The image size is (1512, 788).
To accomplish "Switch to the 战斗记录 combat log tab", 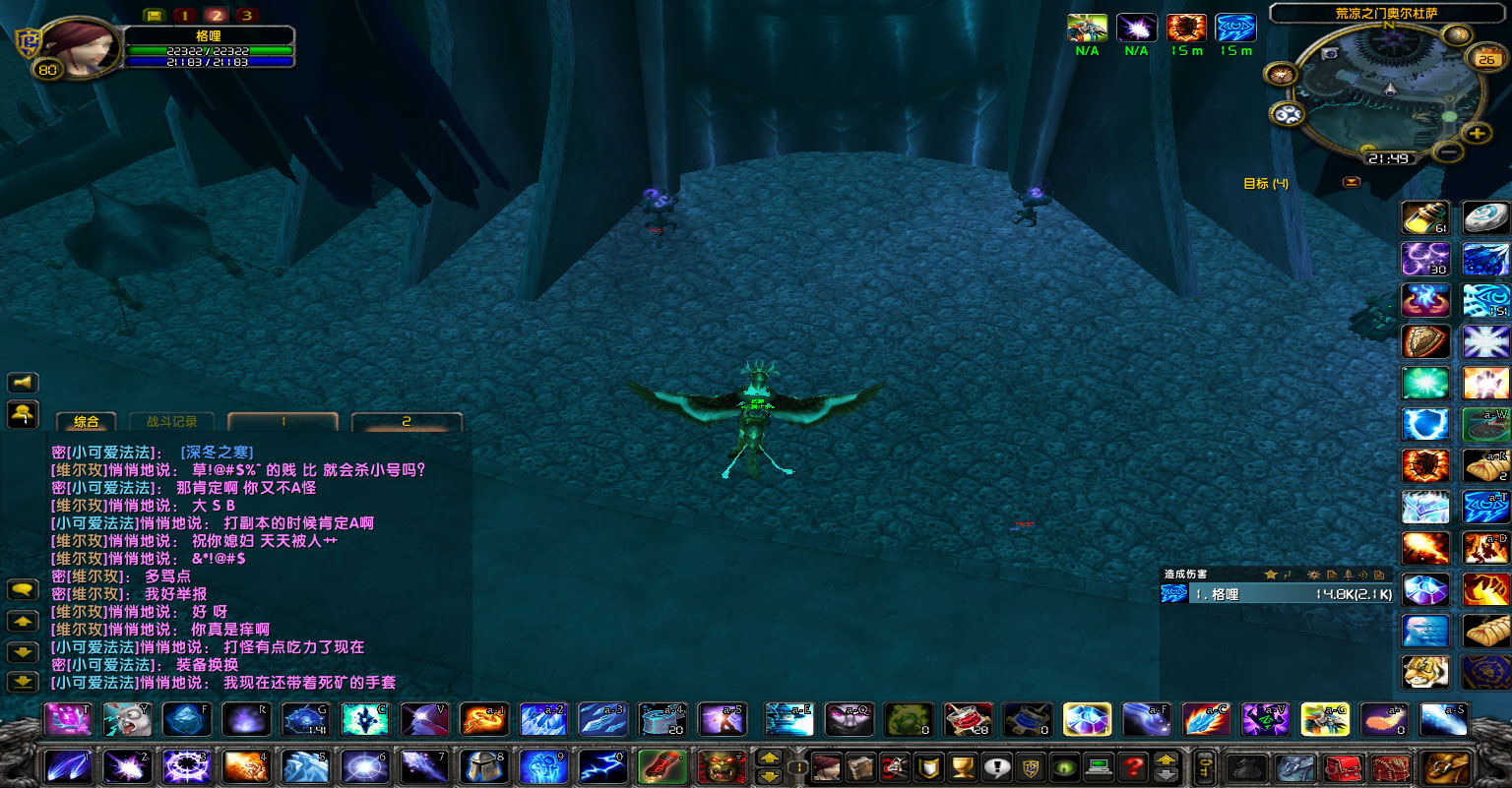I will (x=172, y=420).
